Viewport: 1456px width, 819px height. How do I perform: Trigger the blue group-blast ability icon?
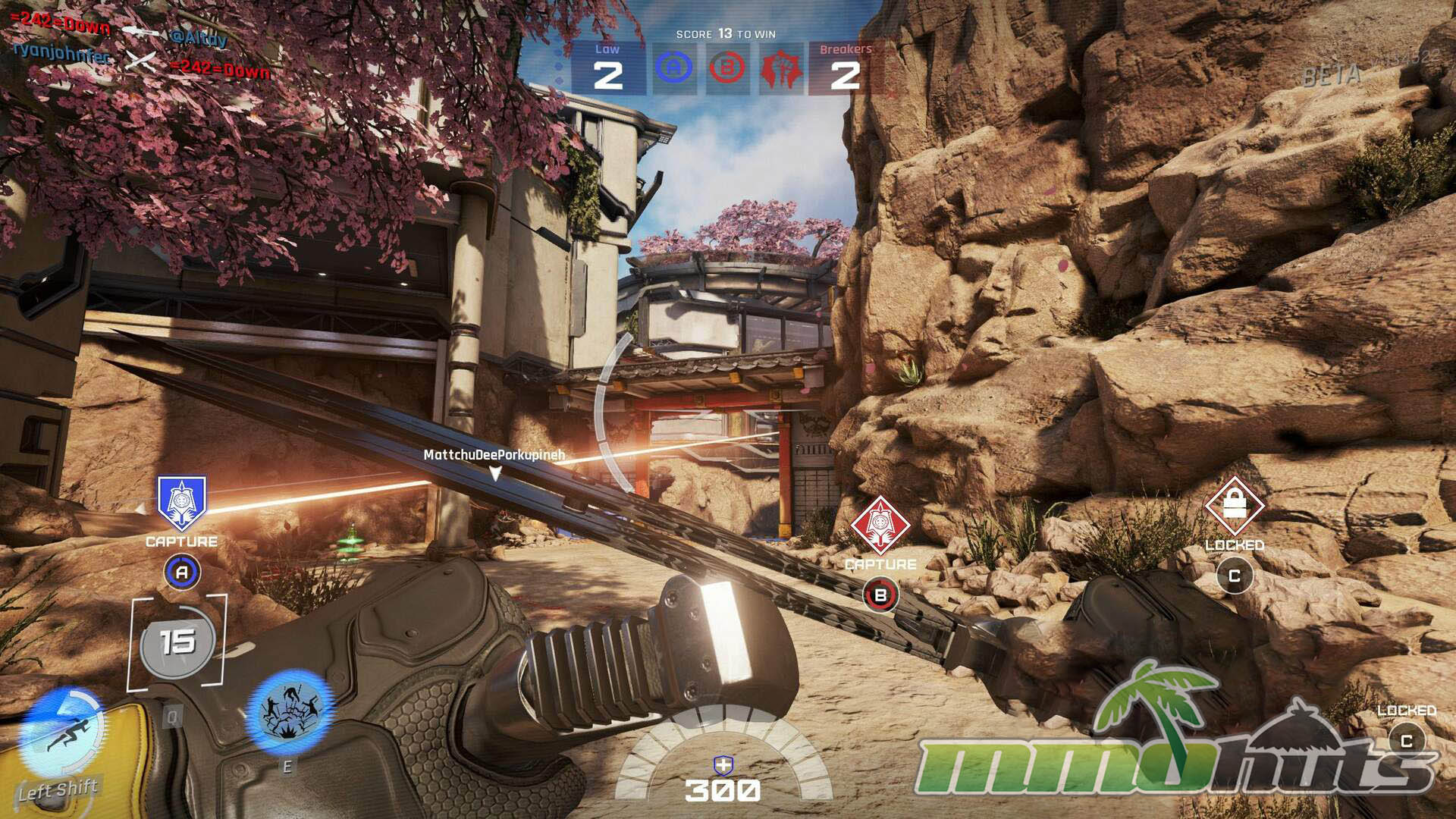click(290, 713)
